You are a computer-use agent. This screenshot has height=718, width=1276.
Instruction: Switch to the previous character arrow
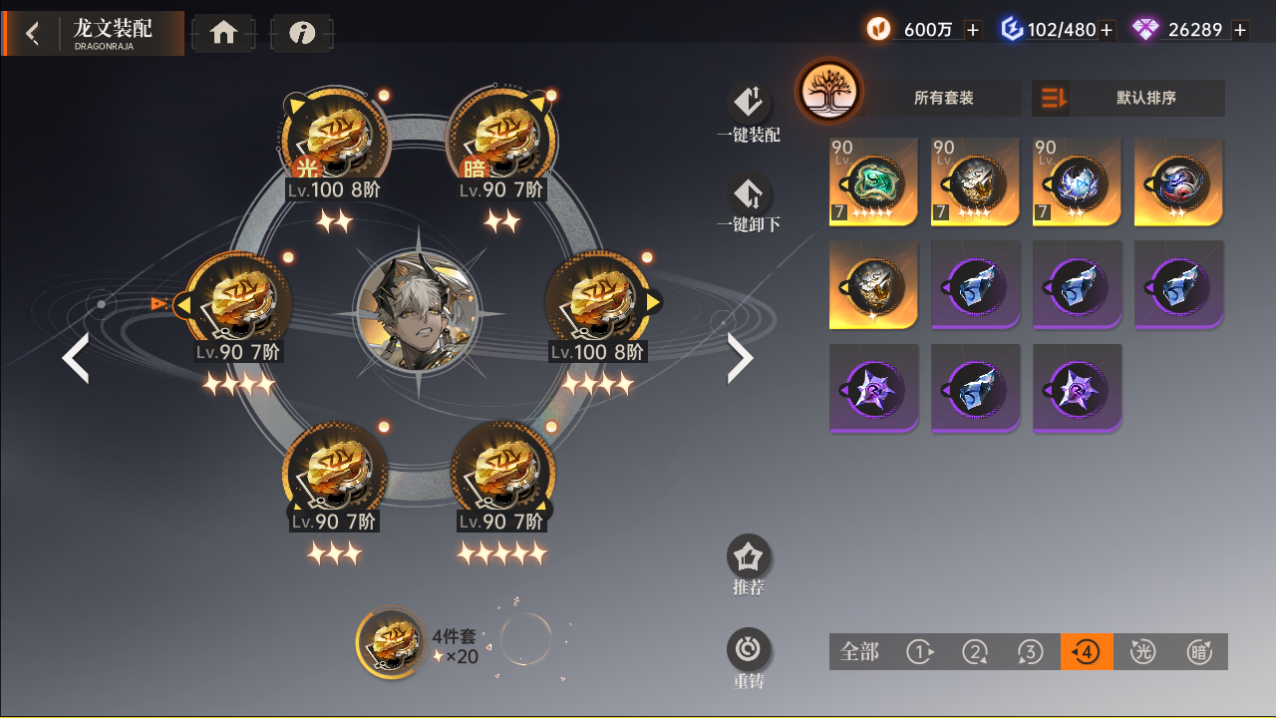[76, 358]
